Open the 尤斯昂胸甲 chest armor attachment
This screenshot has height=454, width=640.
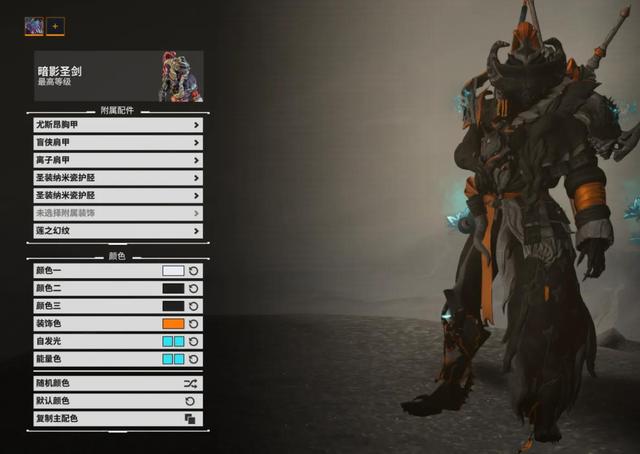point(117,125)
